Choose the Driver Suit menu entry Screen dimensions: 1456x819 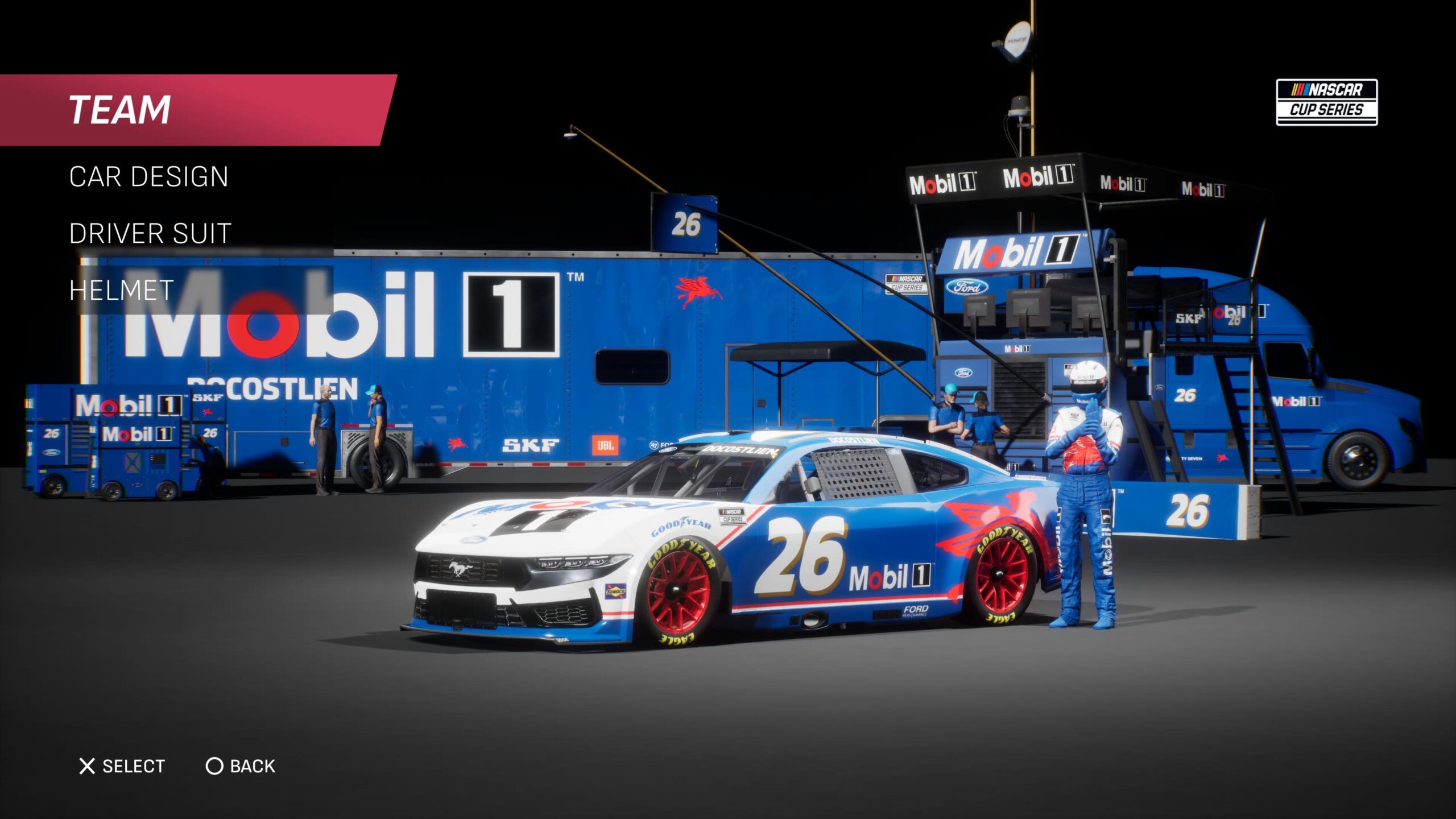point(150,234)
